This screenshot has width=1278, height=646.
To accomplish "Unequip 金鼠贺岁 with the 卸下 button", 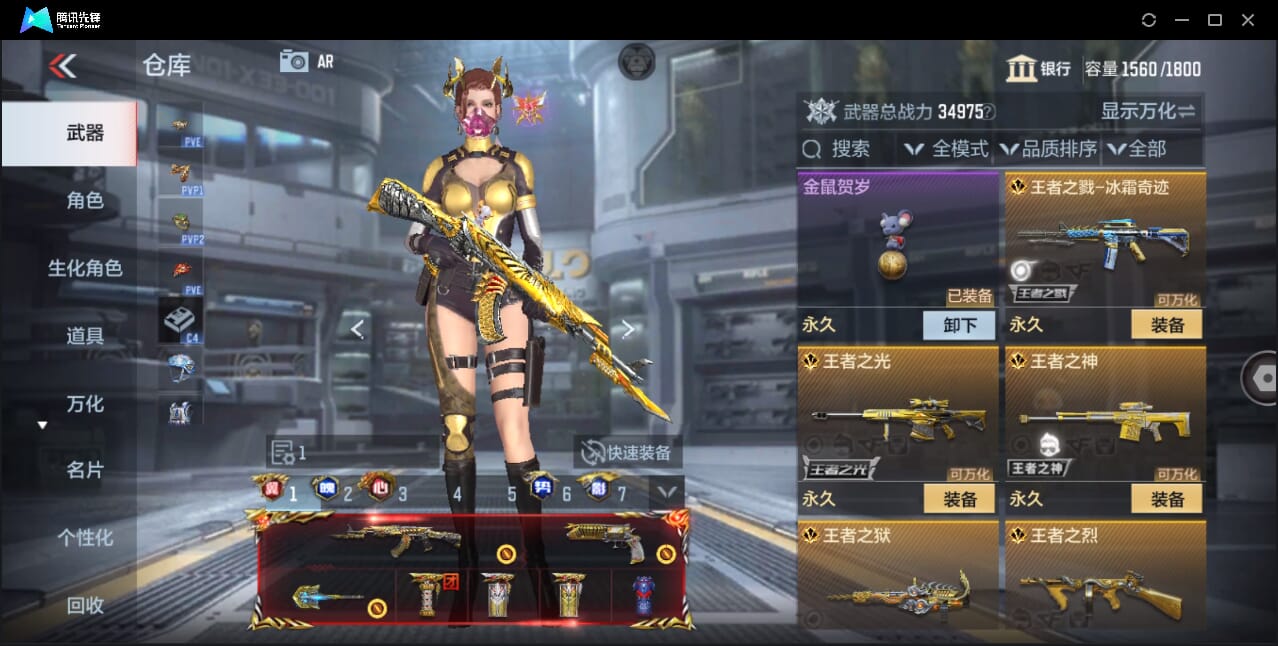I will 958,325.
